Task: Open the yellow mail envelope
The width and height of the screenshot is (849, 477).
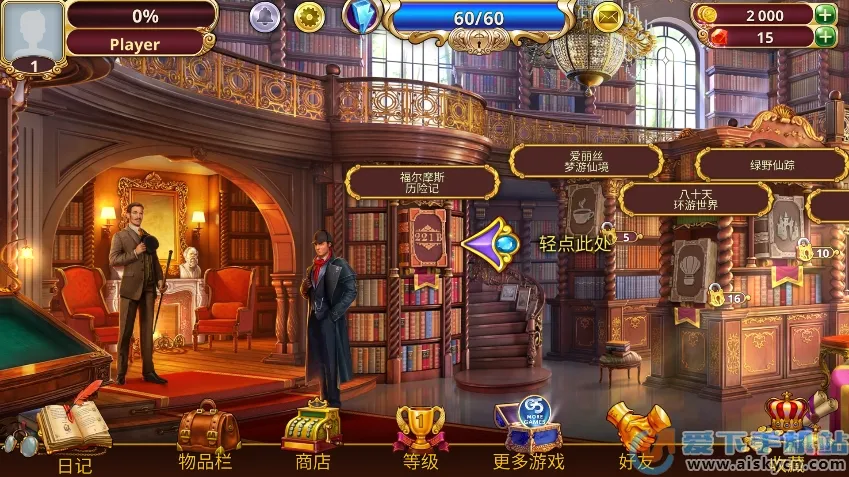Action: tap(608, 16)
